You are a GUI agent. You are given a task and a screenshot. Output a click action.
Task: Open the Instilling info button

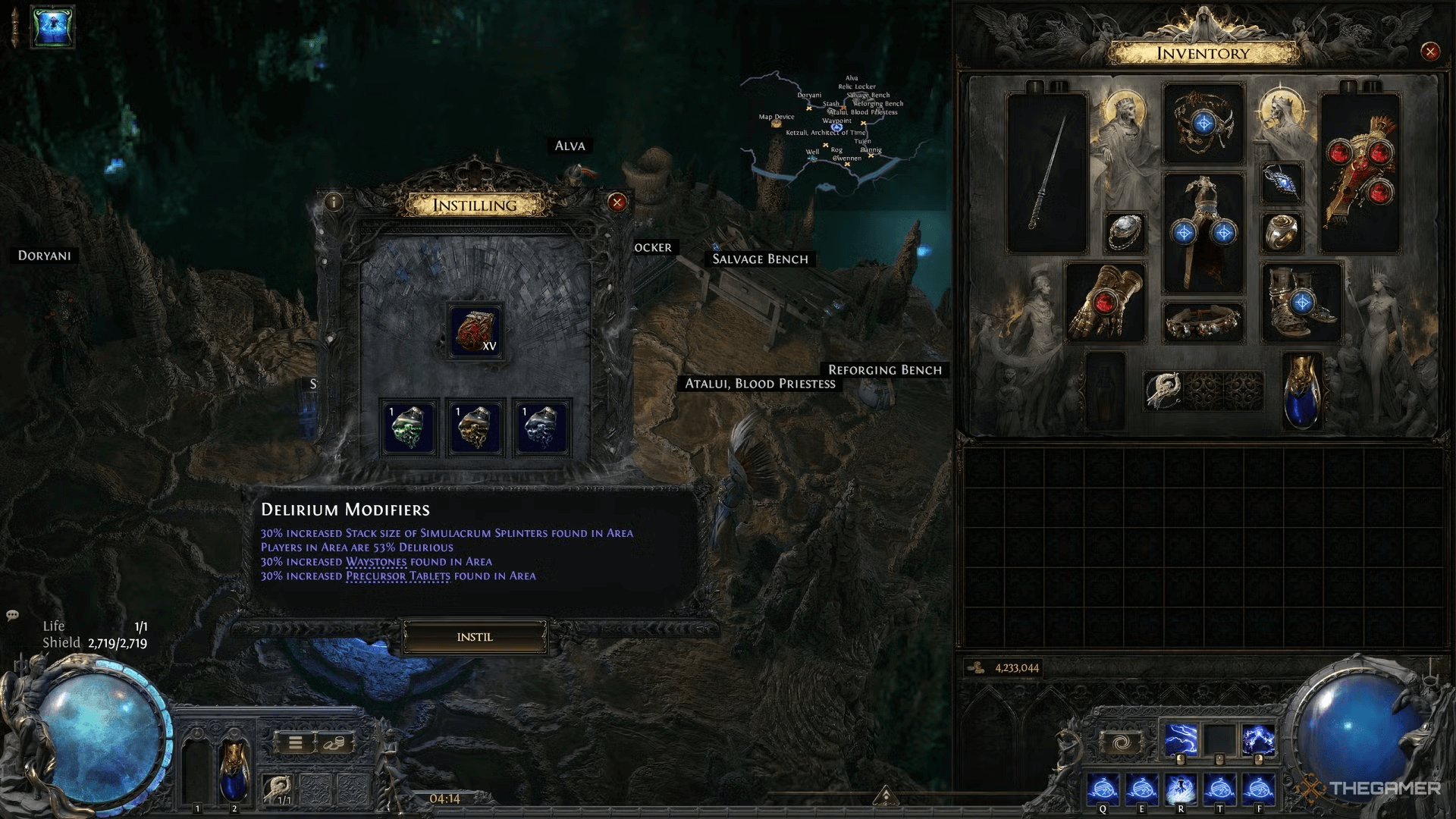(333, 202)
